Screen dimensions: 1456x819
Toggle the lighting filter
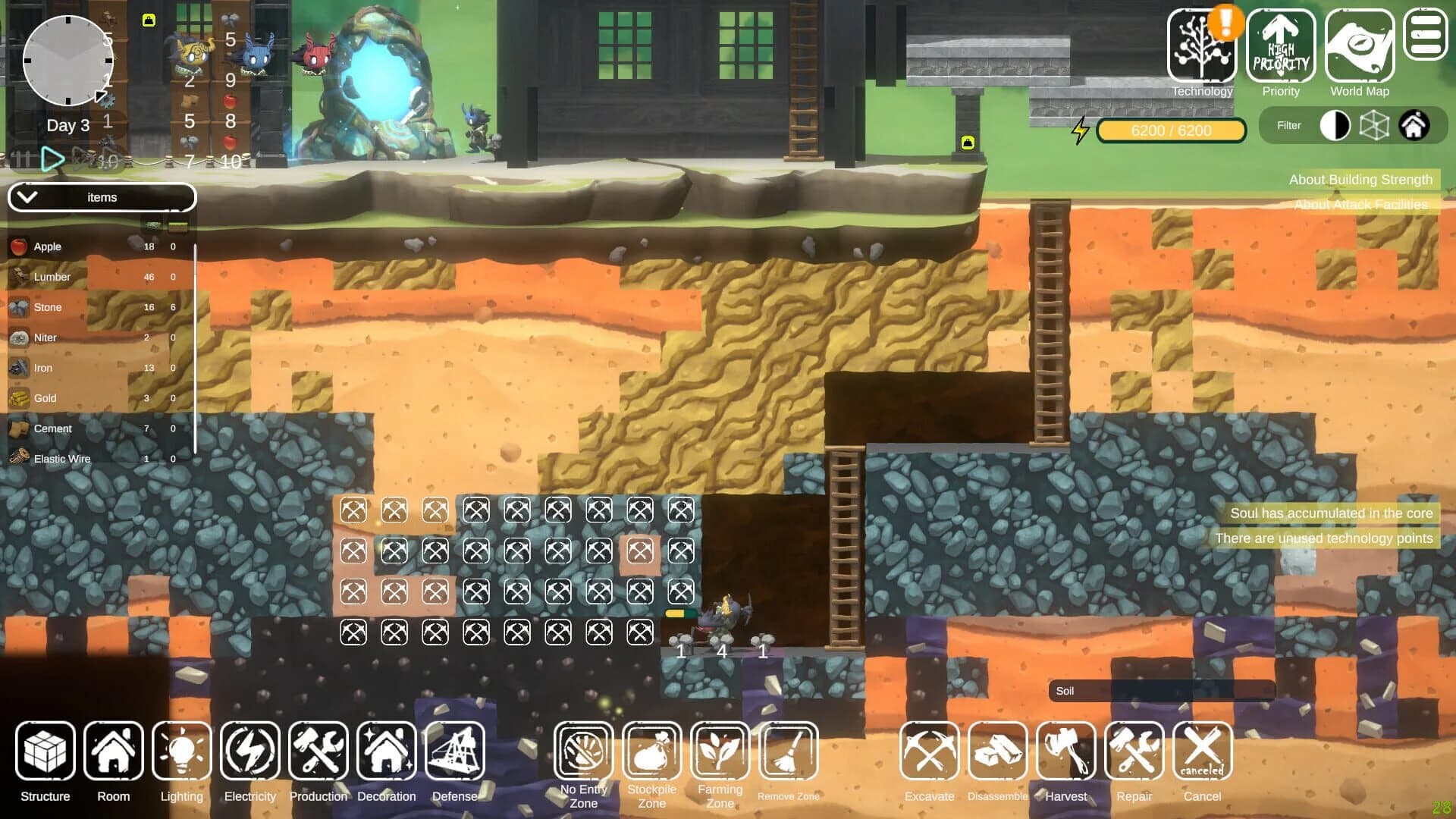click(x=1336, y=125)
